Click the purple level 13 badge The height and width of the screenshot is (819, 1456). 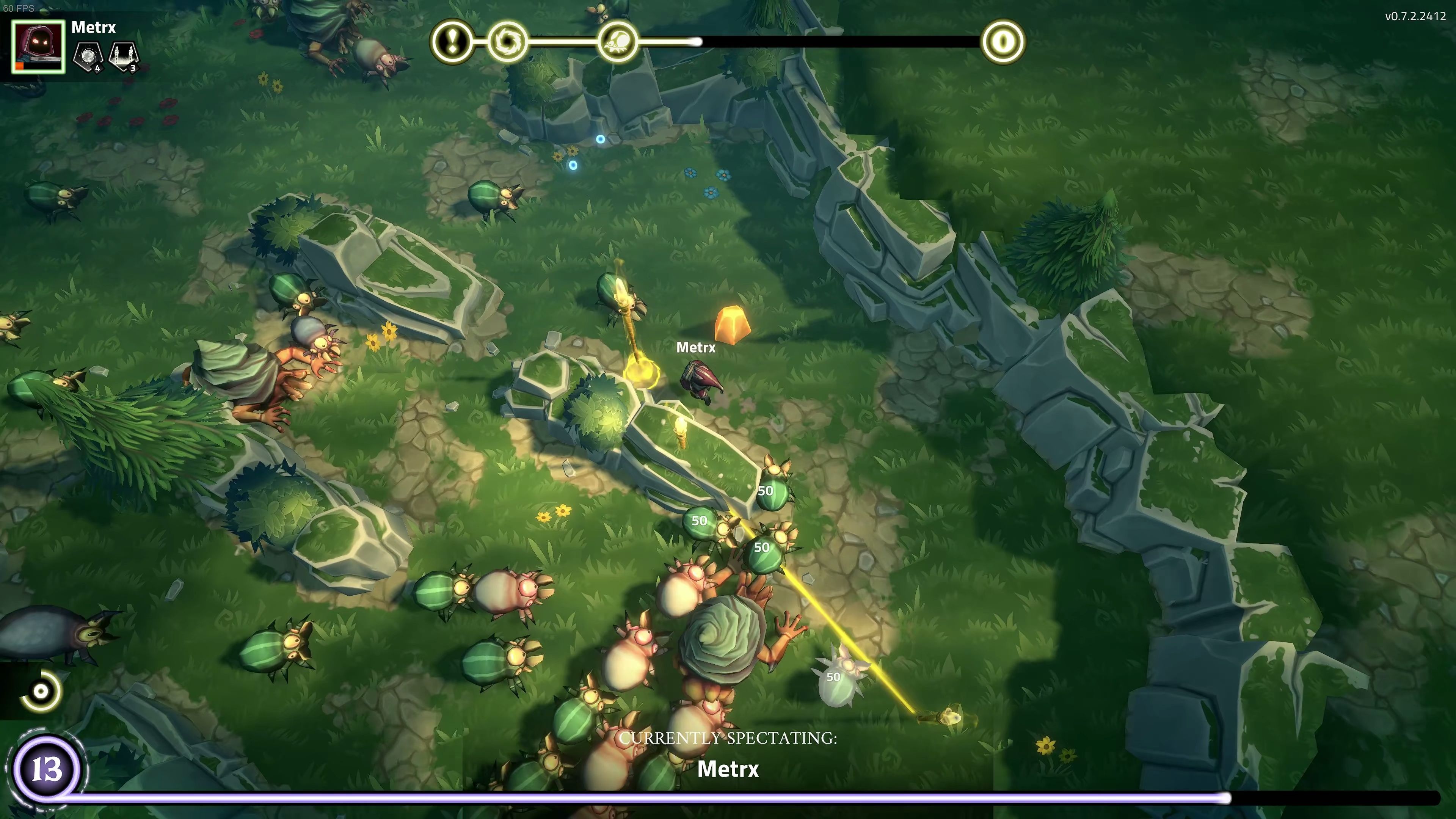click(46, 770)
